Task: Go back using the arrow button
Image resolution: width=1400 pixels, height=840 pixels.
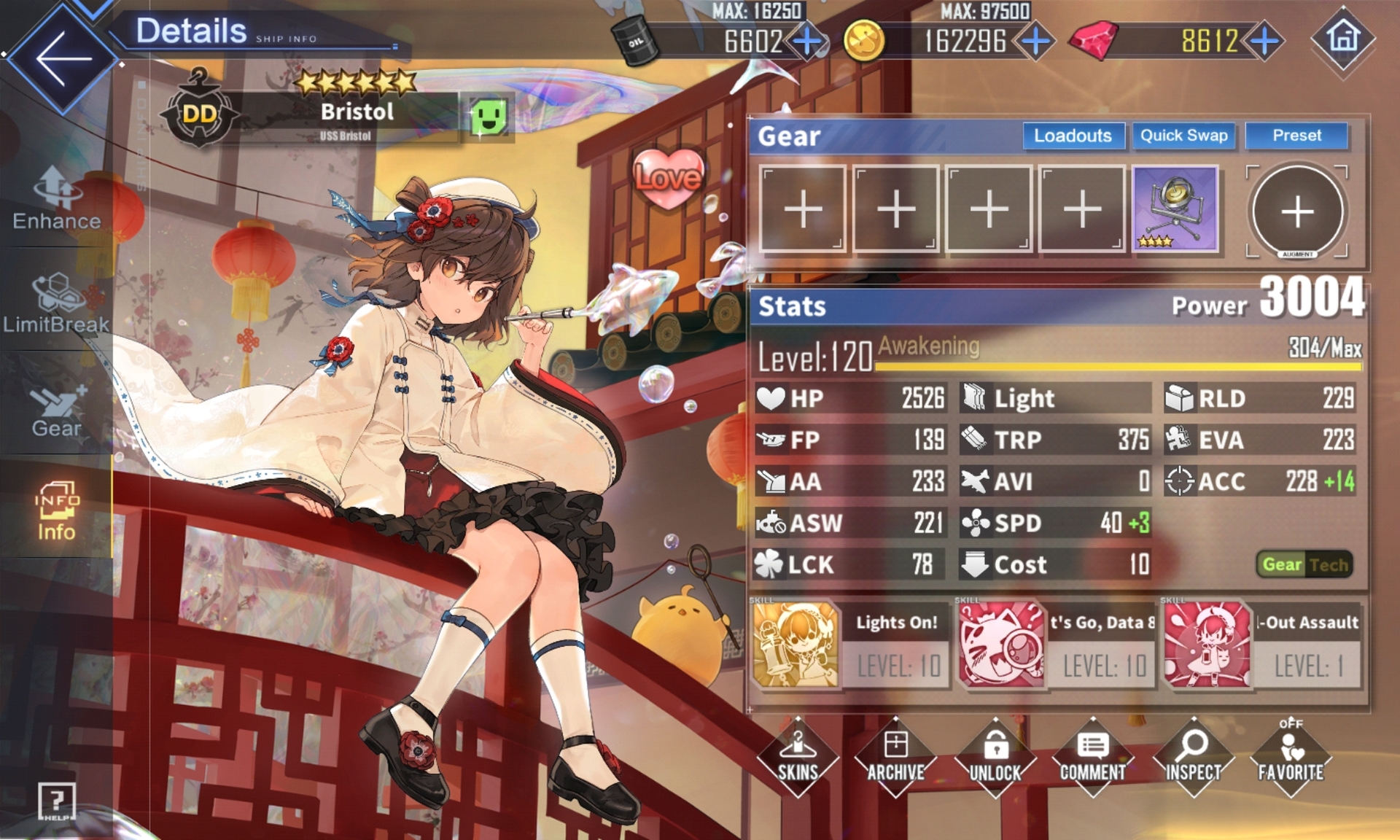Action: [62, 58]
